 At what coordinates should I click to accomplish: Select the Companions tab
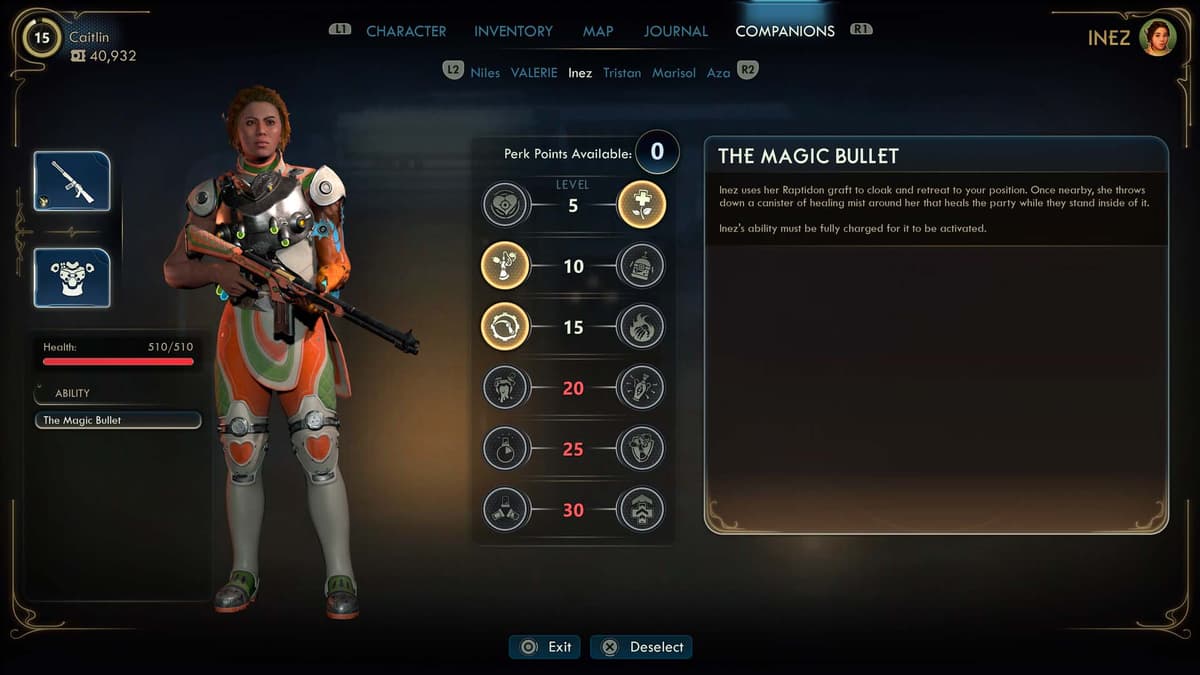pyautogui.click(x=785, y=31)
